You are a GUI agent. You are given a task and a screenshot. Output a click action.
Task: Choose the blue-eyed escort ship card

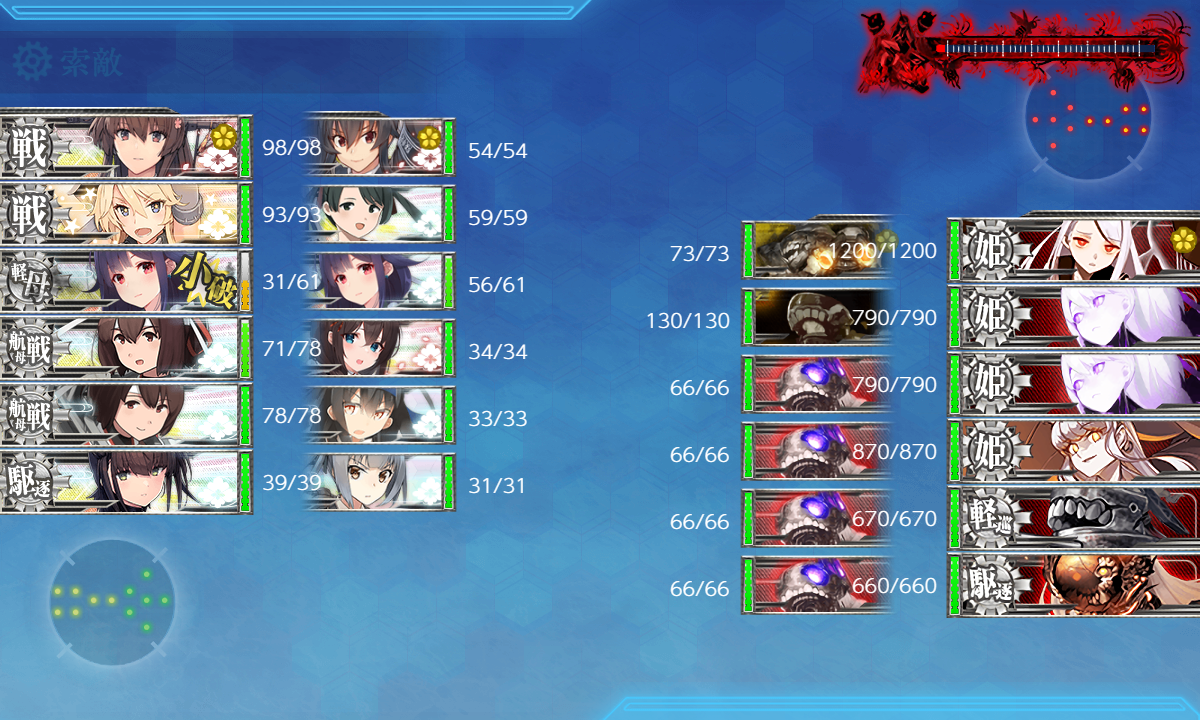pos(378,350)
